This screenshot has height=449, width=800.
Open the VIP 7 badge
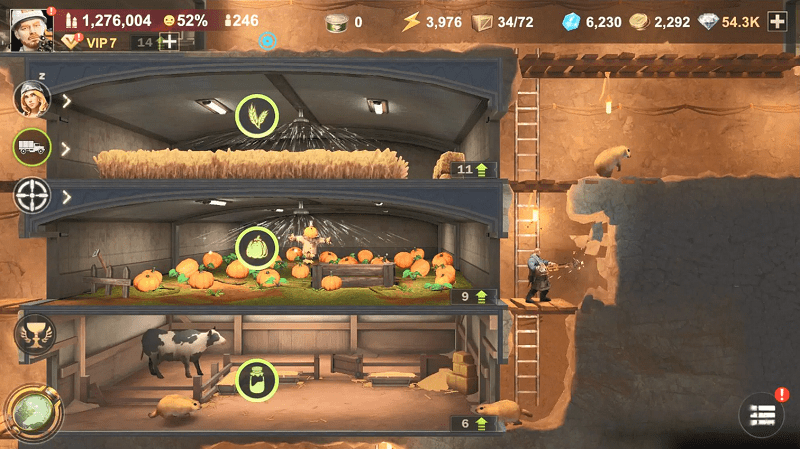(x=92, y=42)
